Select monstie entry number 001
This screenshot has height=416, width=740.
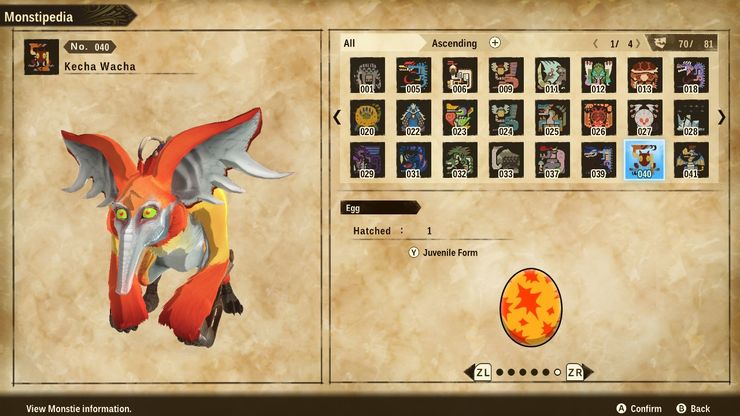pyautogui.click(x=367, y=75)
